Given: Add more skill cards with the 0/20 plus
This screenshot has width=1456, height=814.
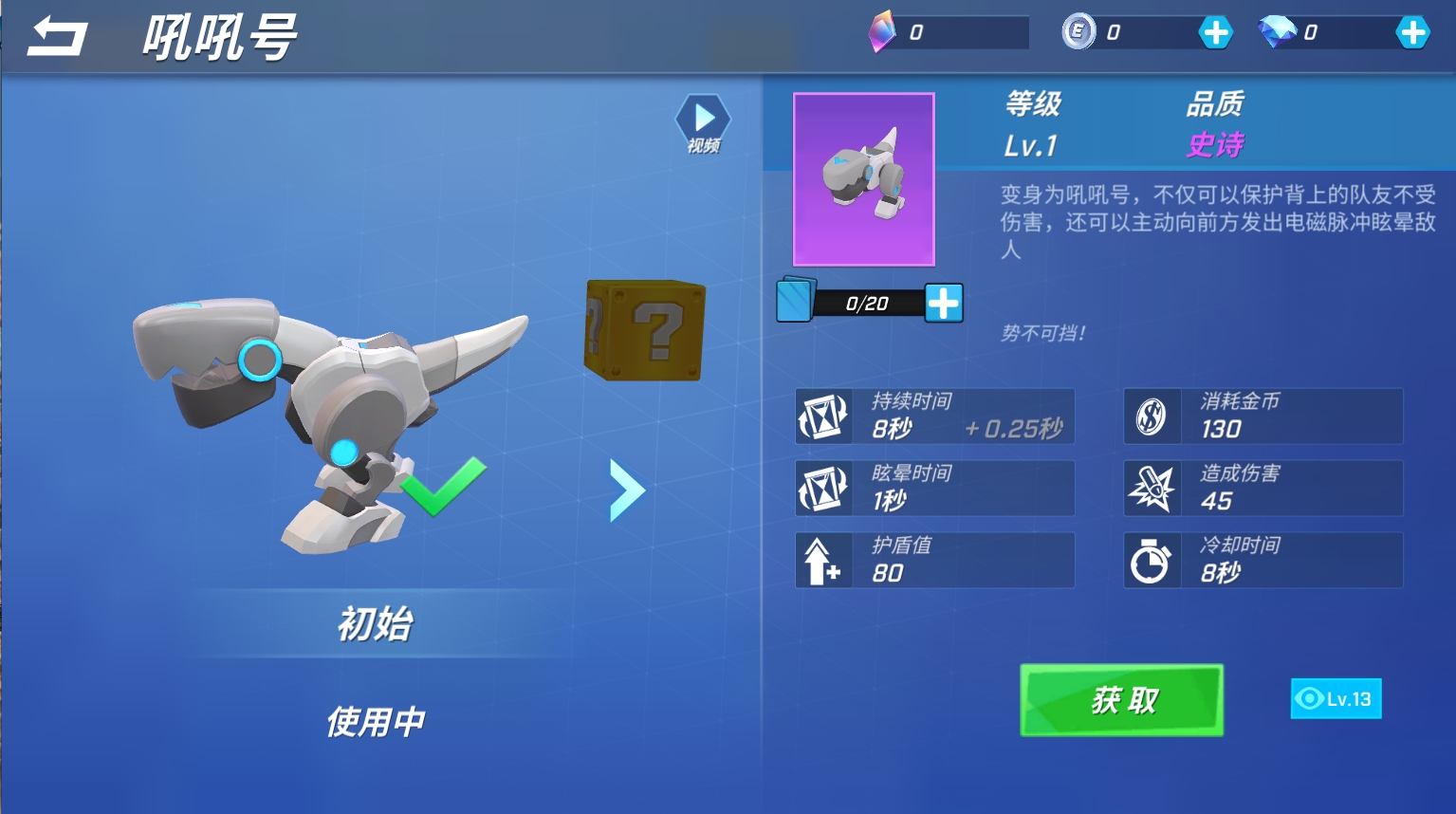Looking at the screenshot, I should [x=943, y=304].
